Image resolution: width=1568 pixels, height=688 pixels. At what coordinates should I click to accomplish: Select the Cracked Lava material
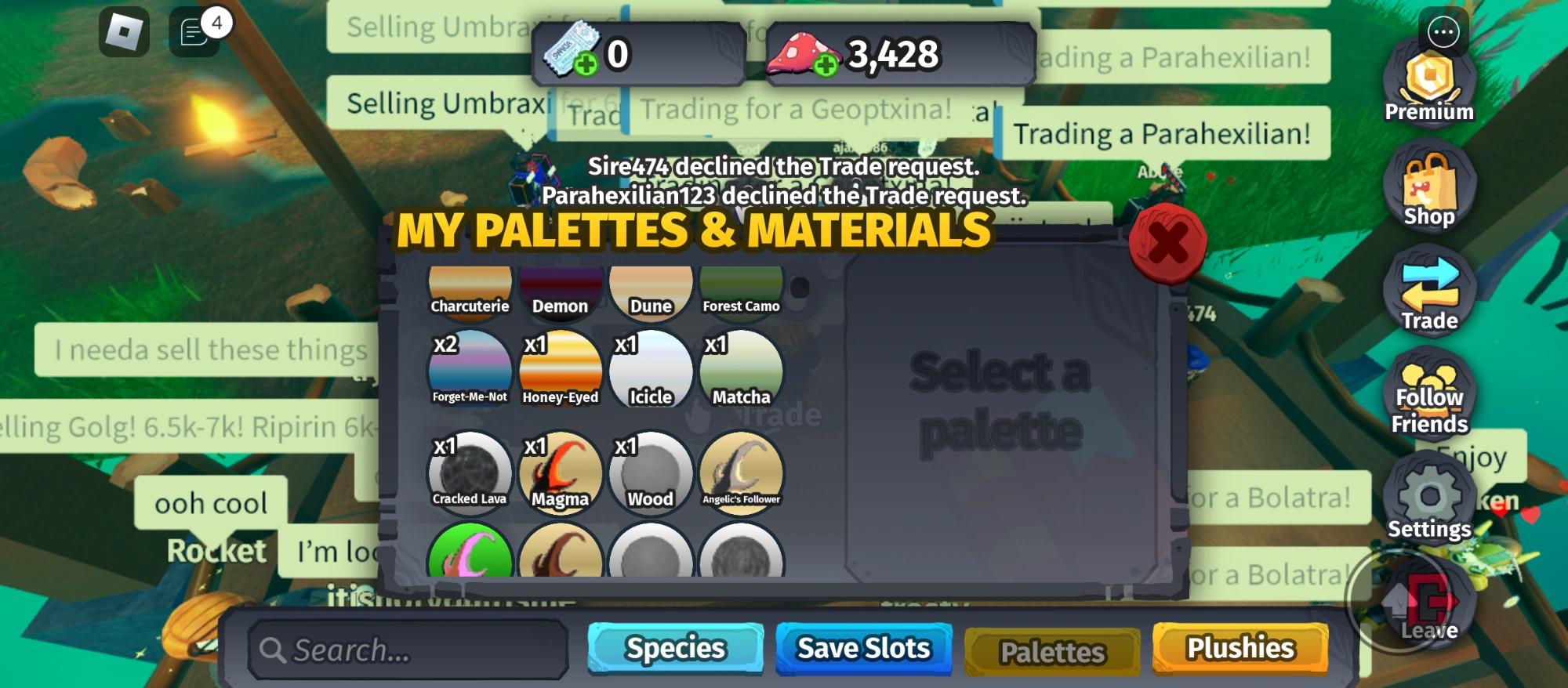pyautogui.click(x=470, y=471)
